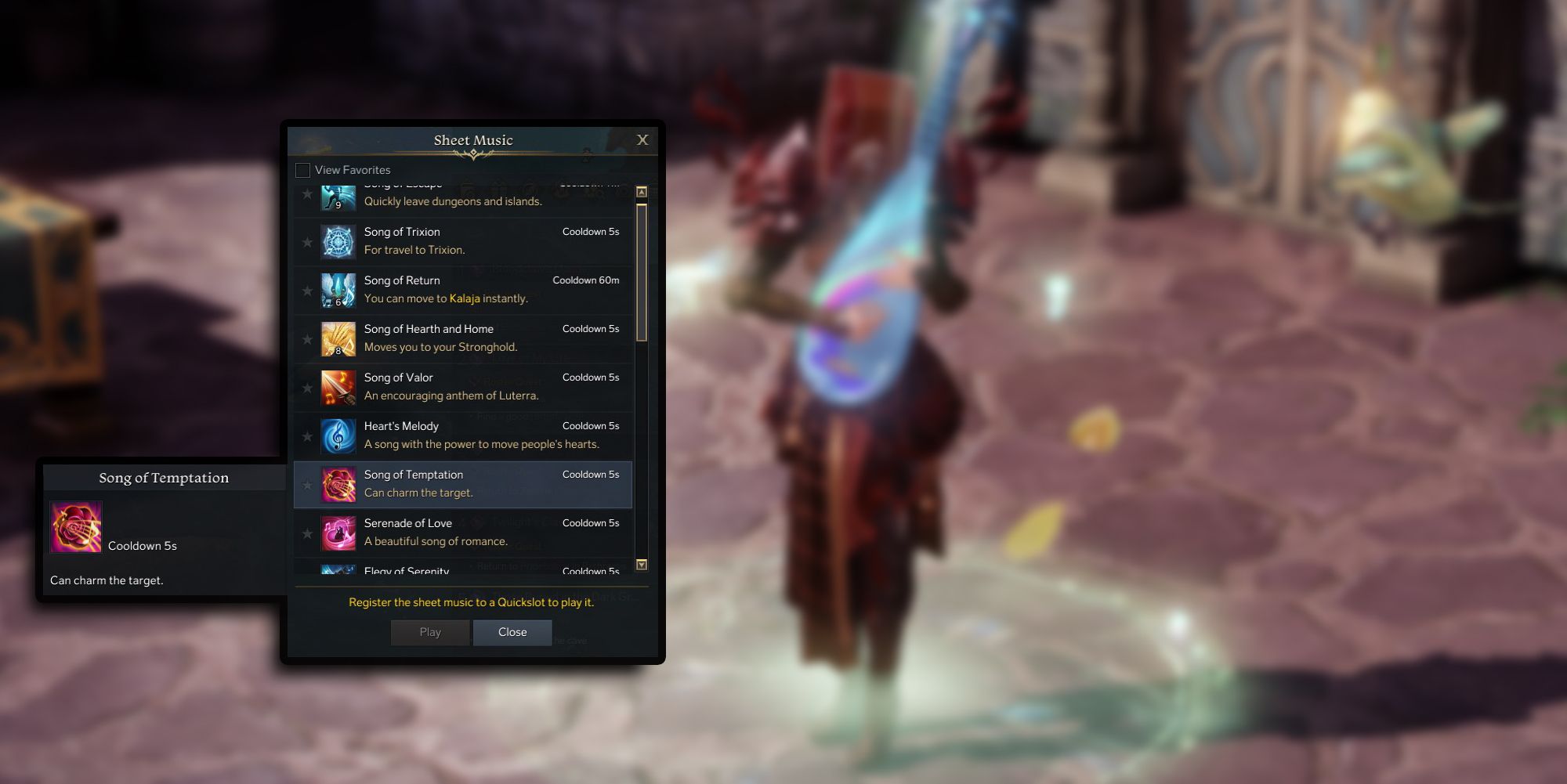Click the Song of Valor sword icon
The image size is (1567, 784).
(x=337, y=387)
